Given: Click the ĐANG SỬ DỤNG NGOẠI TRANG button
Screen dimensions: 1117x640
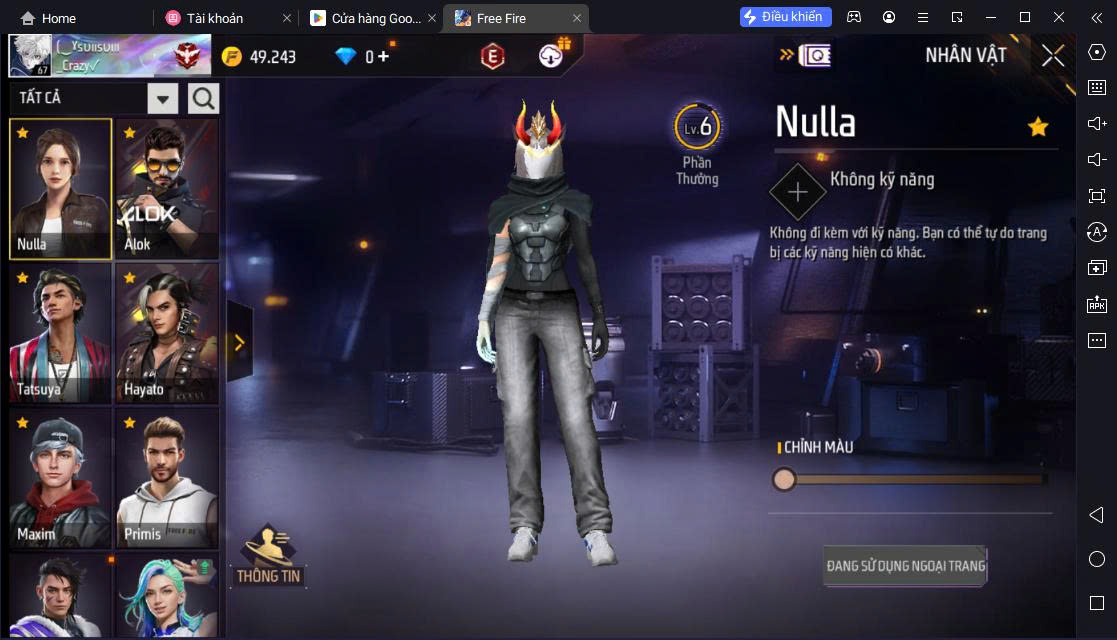Looking at the screenshot, I should click(905, 566).
